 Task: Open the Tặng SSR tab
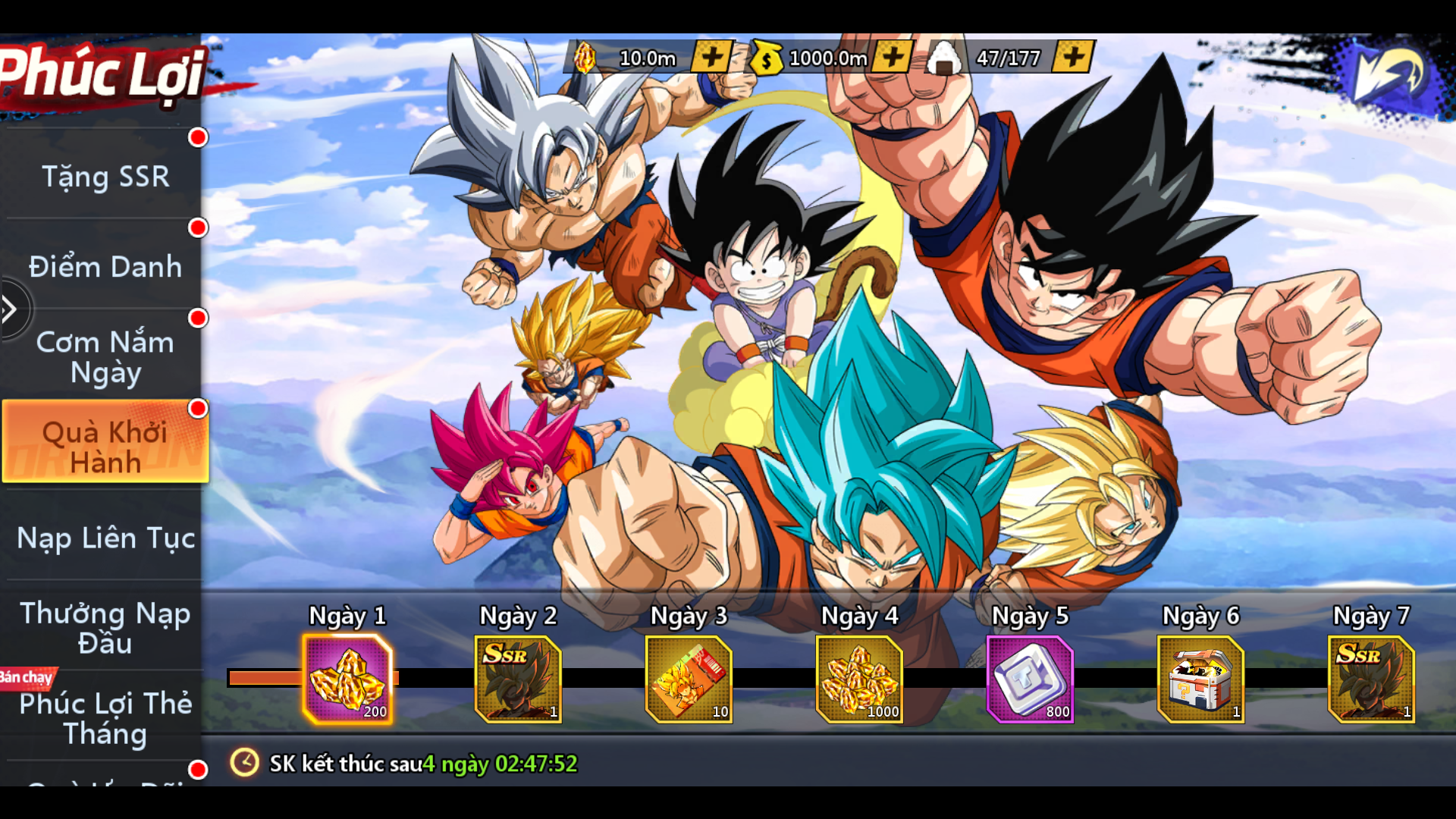[105, 176]
